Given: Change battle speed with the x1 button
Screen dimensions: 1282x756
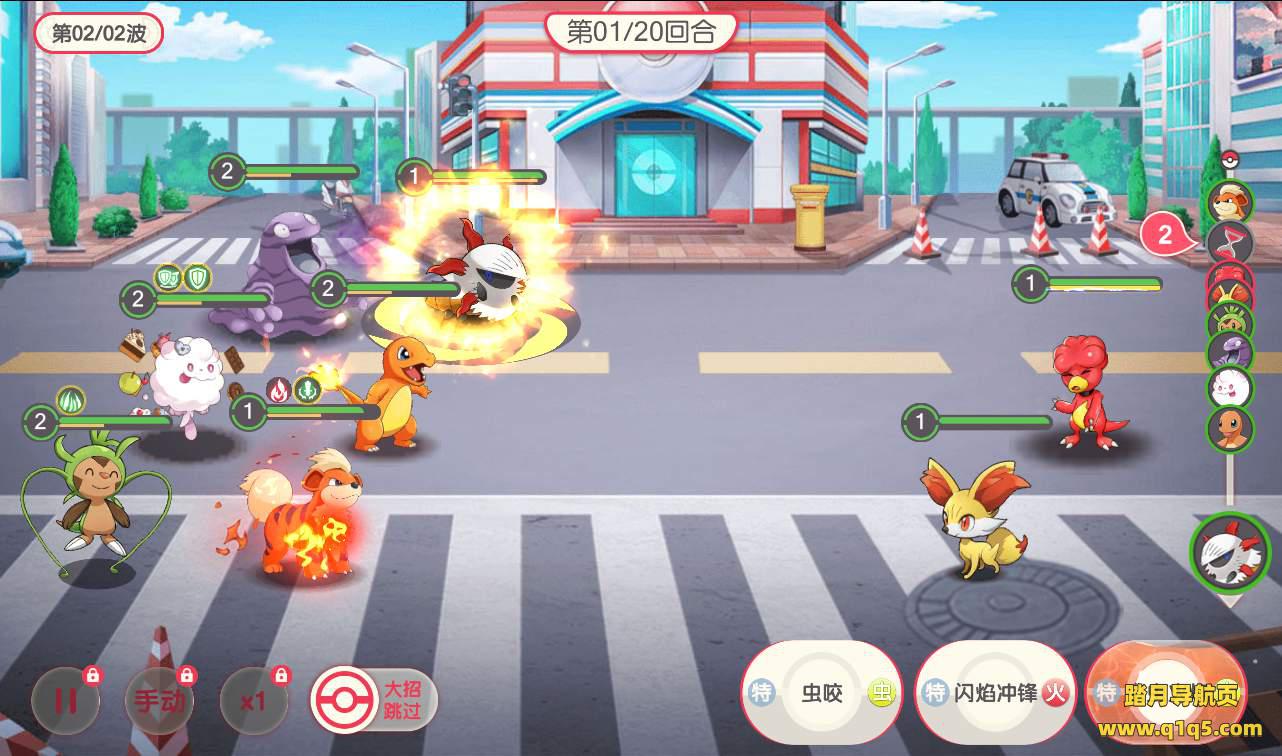Looking at the screenshot, I should click(x=253, y=700).
